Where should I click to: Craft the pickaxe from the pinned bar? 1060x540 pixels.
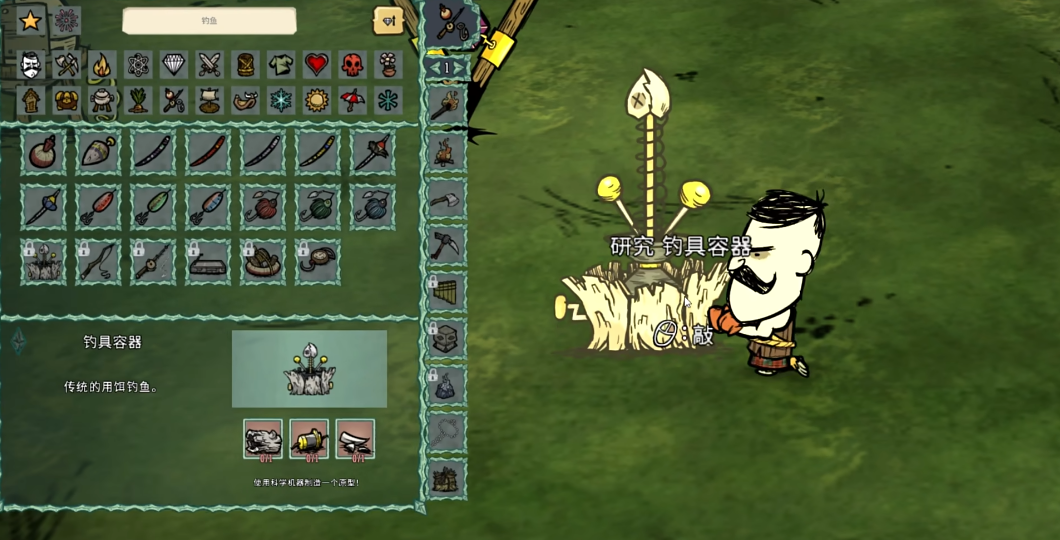click(x=446, y=244)
